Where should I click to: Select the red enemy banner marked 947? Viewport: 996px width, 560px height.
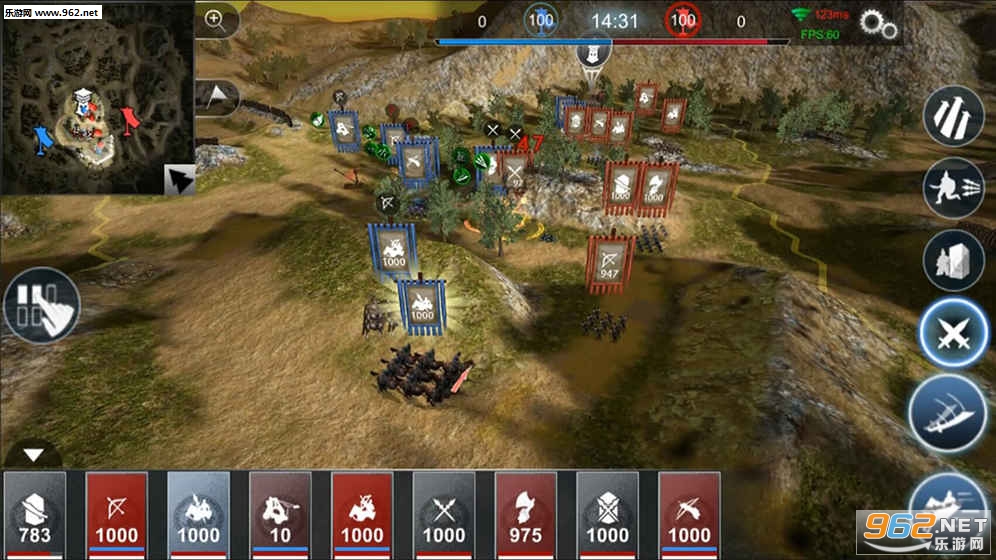click(609, 263)
